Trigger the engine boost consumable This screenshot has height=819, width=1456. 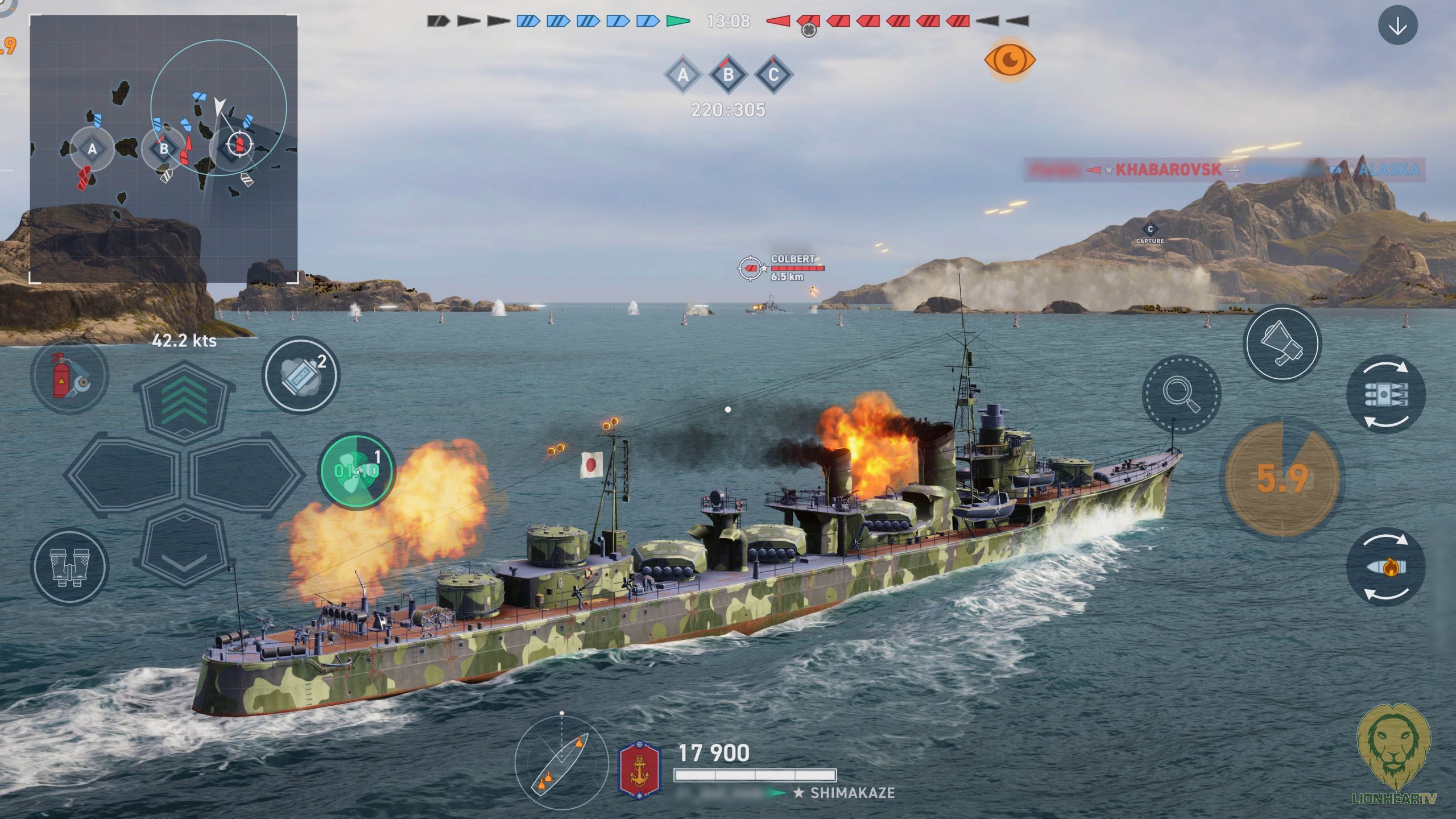click(357, 471)
